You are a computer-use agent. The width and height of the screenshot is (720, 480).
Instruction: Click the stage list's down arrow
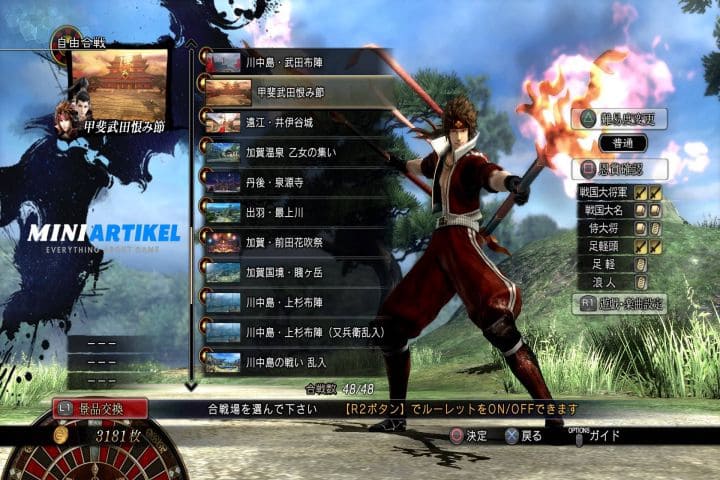click(x=191, y=385)
